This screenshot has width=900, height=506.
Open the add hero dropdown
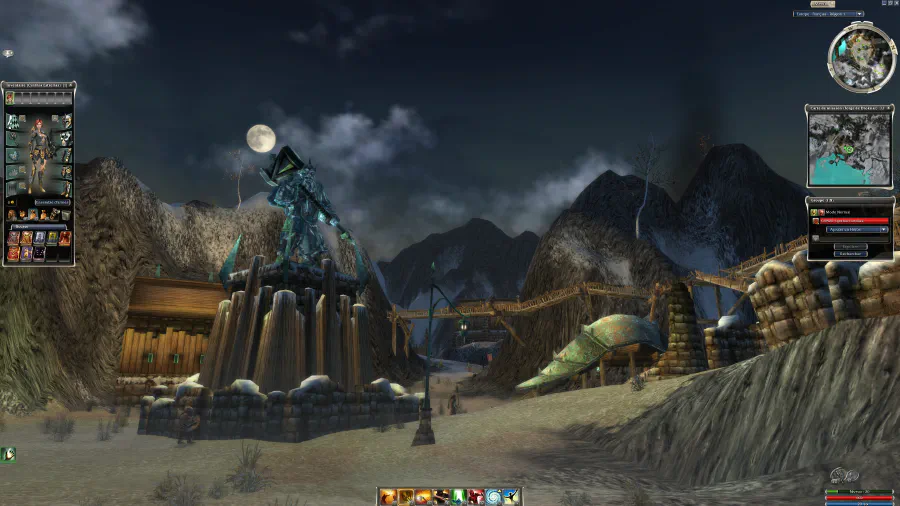[x=848, y=229]
